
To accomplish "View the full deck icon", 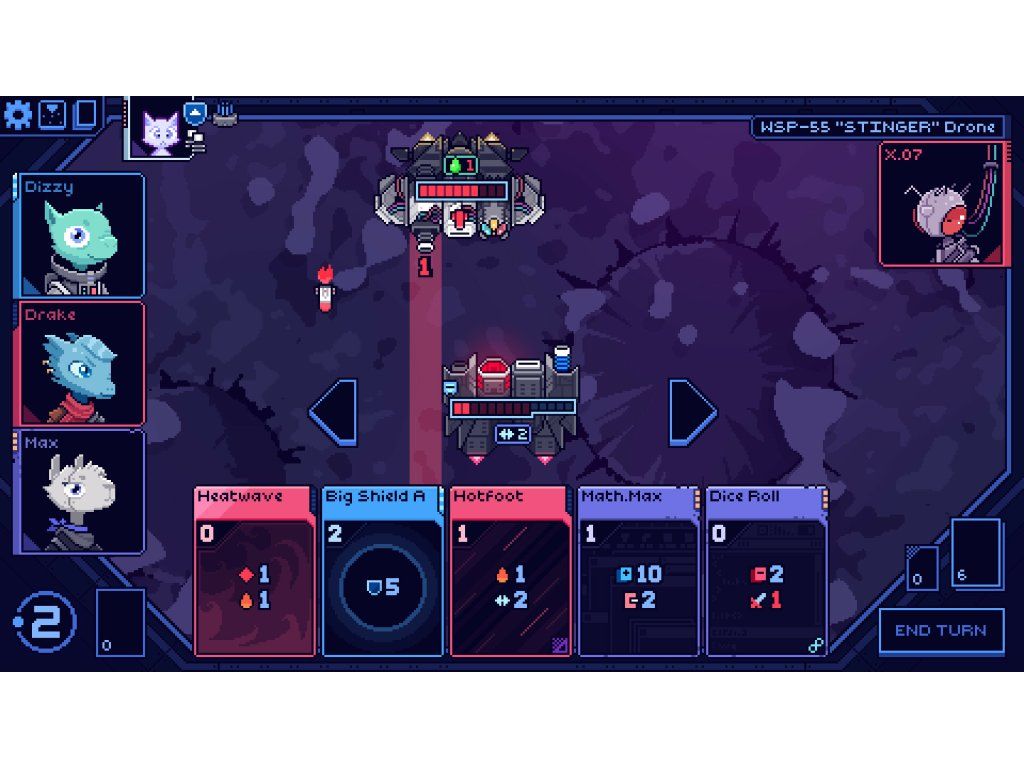I will pos(85,114).
